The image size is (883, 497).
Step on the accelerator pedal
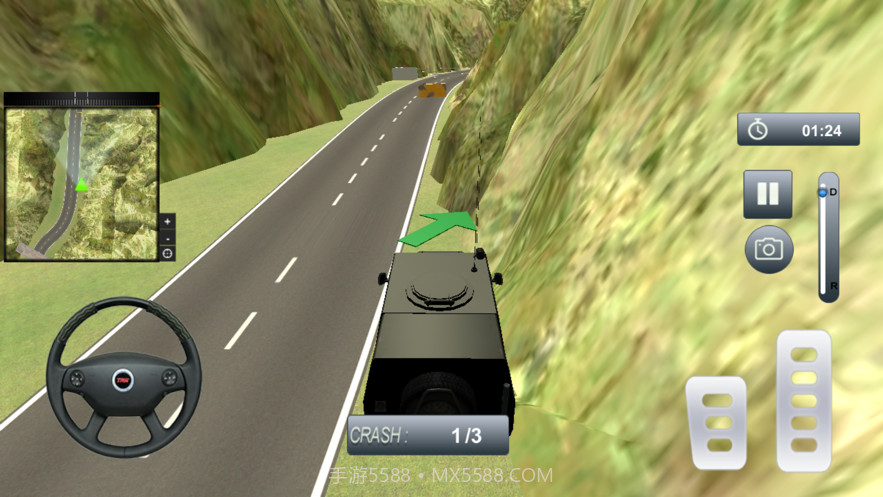click(804, 399)
